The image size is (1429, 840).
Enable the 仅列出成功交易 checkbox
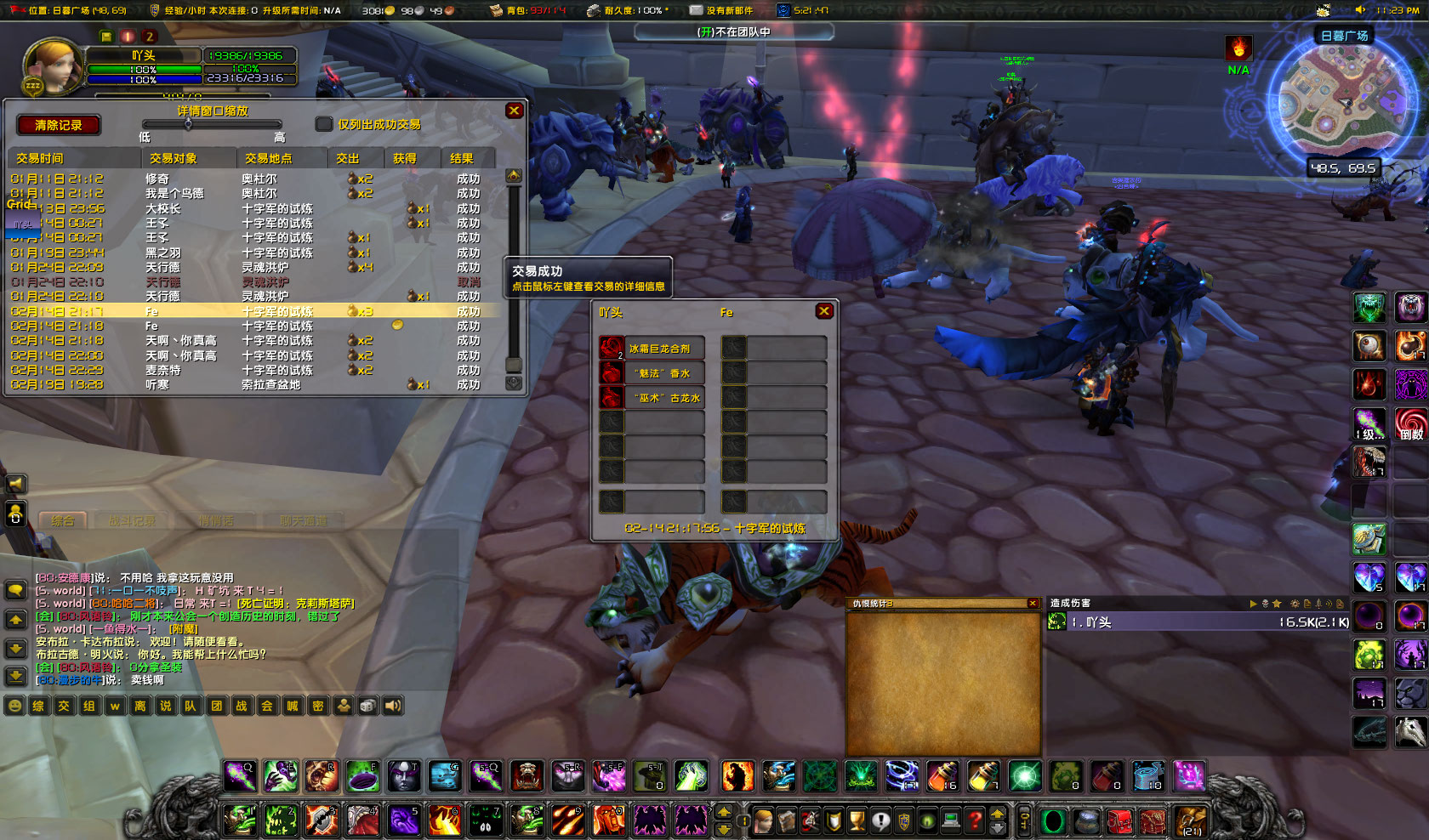pyautogui.click(x=323, y=124)
